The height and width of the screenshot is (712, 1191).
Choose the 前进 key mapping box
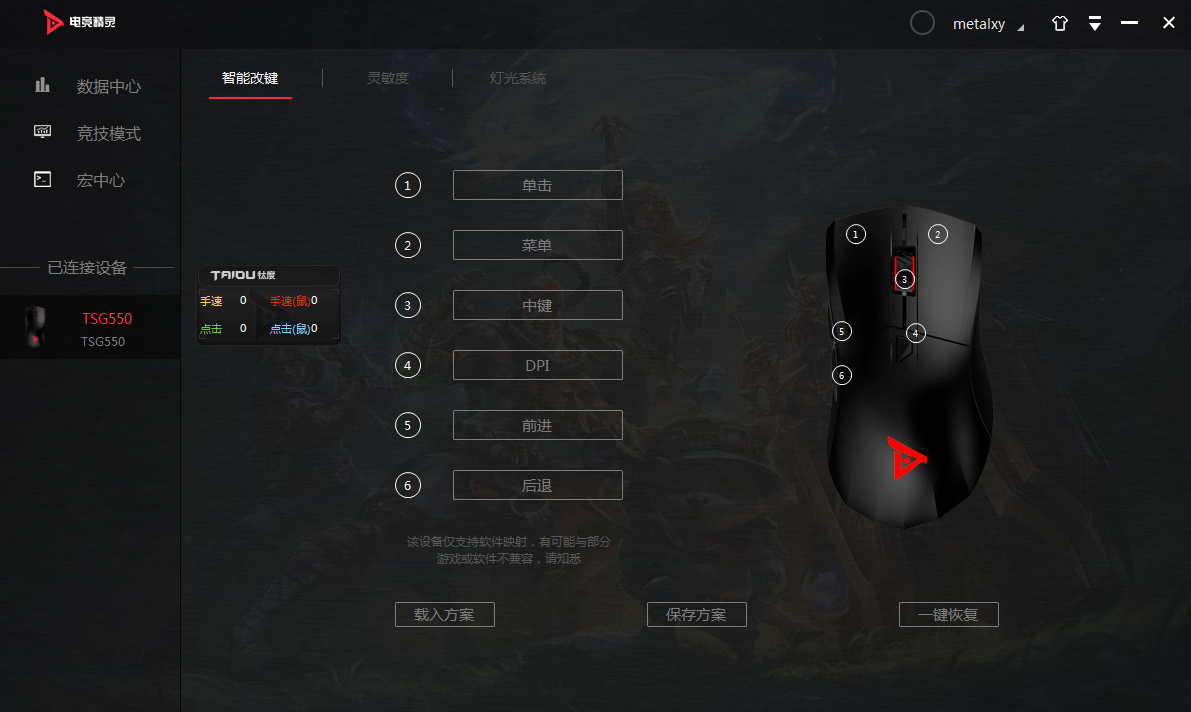pos(537,425)
